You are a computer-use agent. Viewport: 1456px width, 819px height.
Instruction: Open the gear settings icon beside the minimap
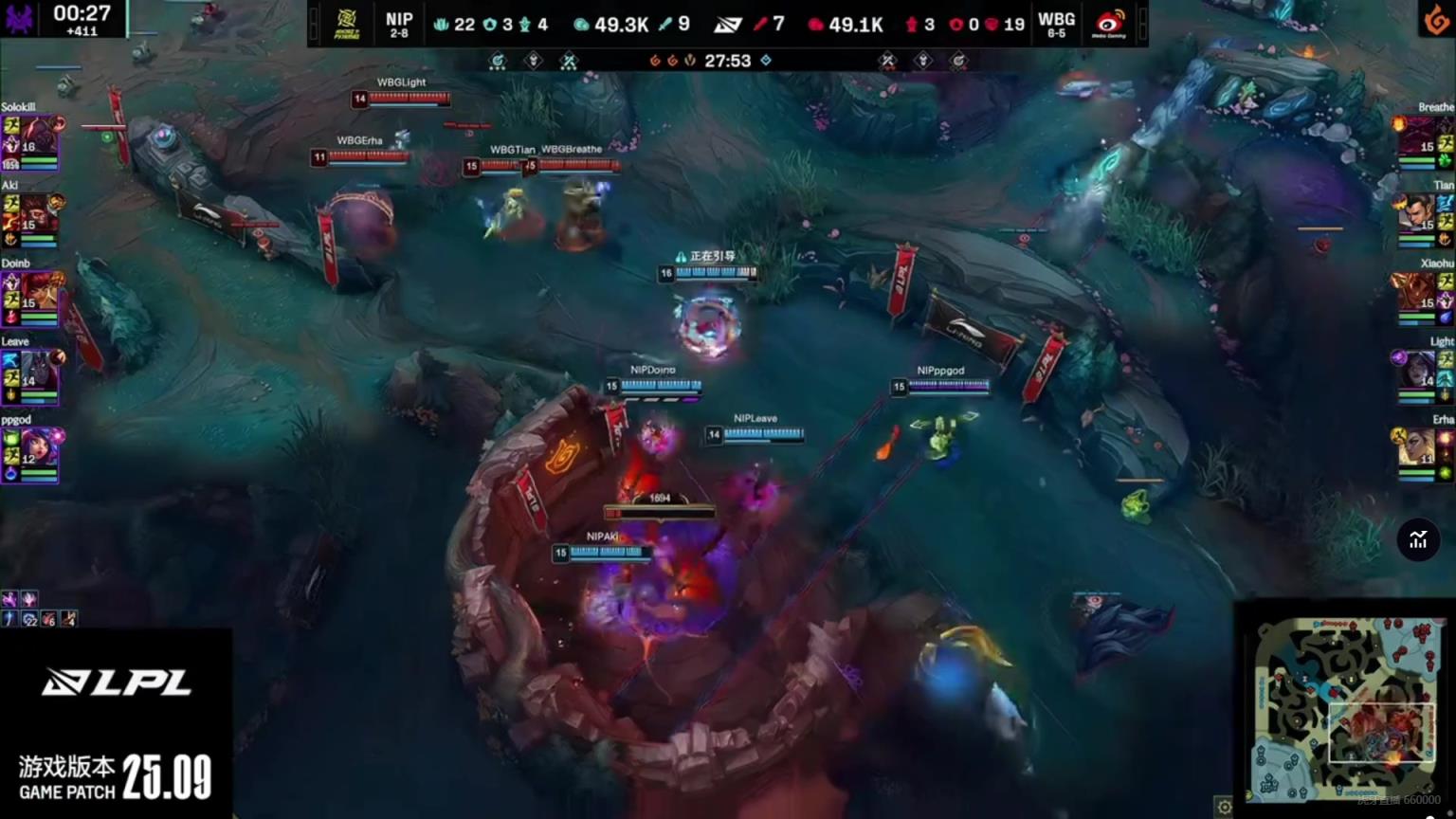click(x=1225, y=807)
